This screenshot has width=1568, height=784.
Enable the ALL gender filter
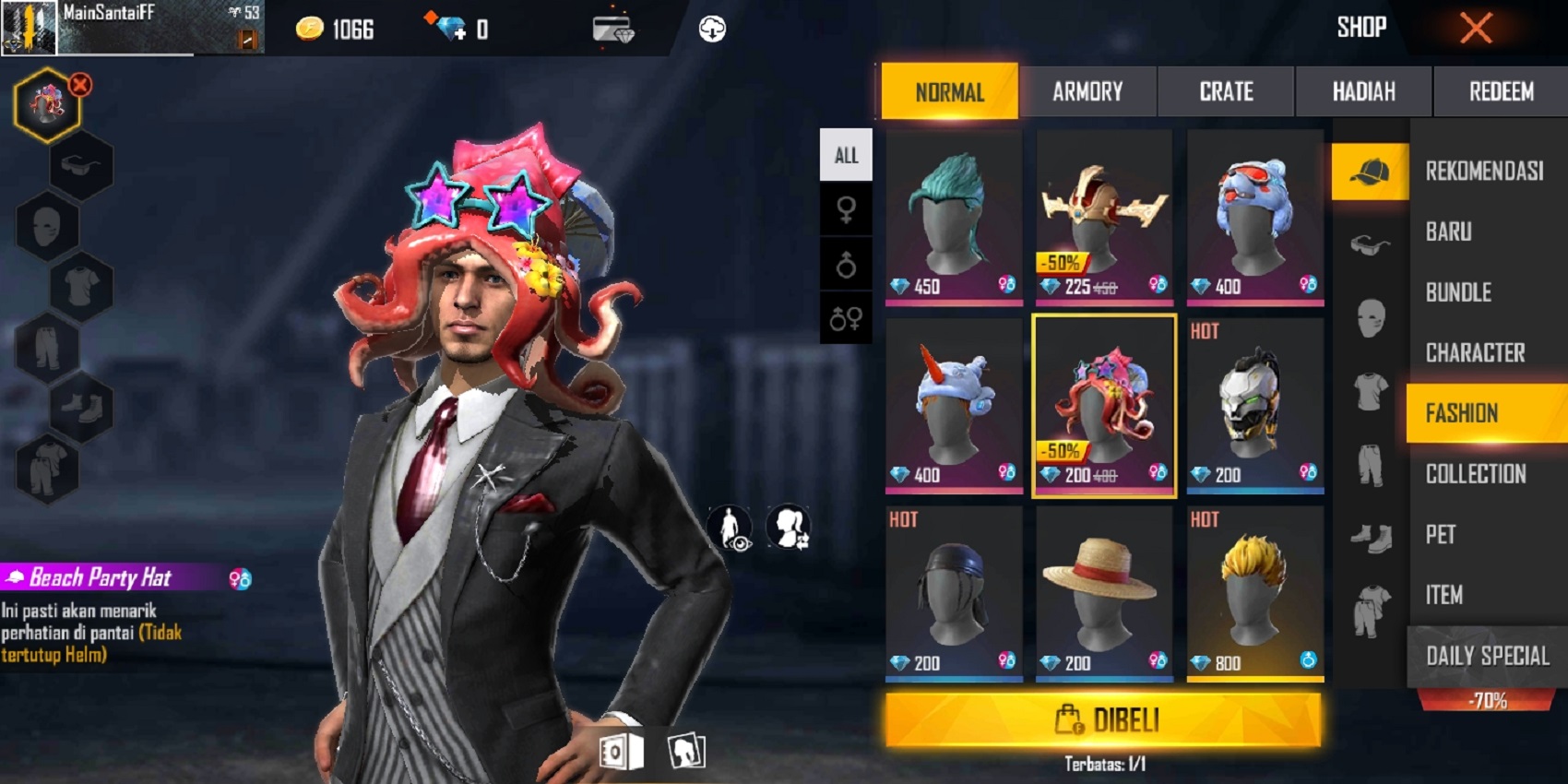(845, 155)
